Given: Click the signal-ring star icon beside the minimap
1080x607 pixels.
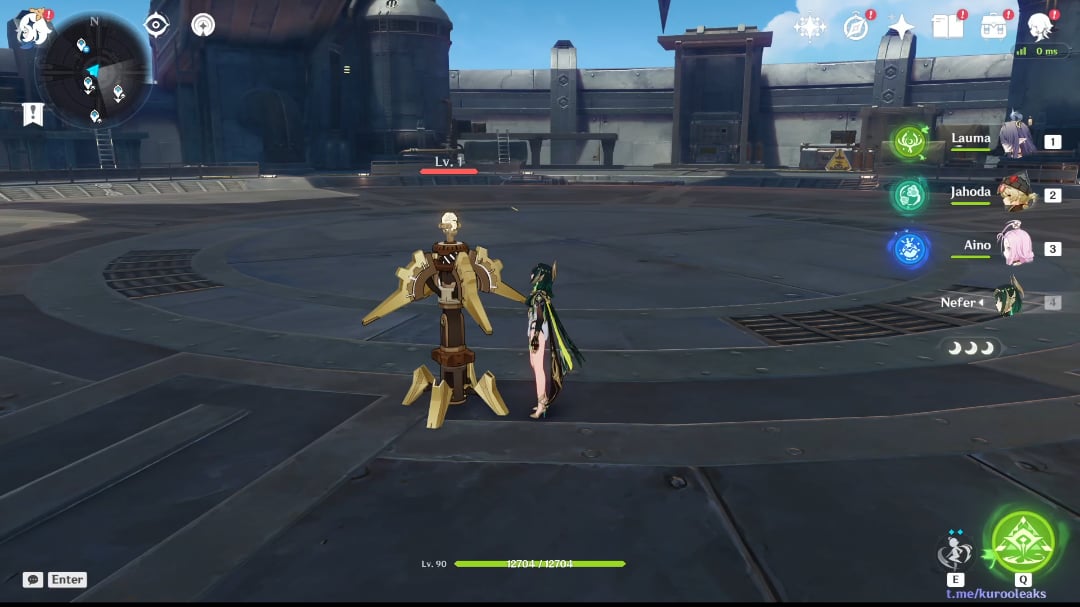Looking at the screenshot, I should (203, 25).
